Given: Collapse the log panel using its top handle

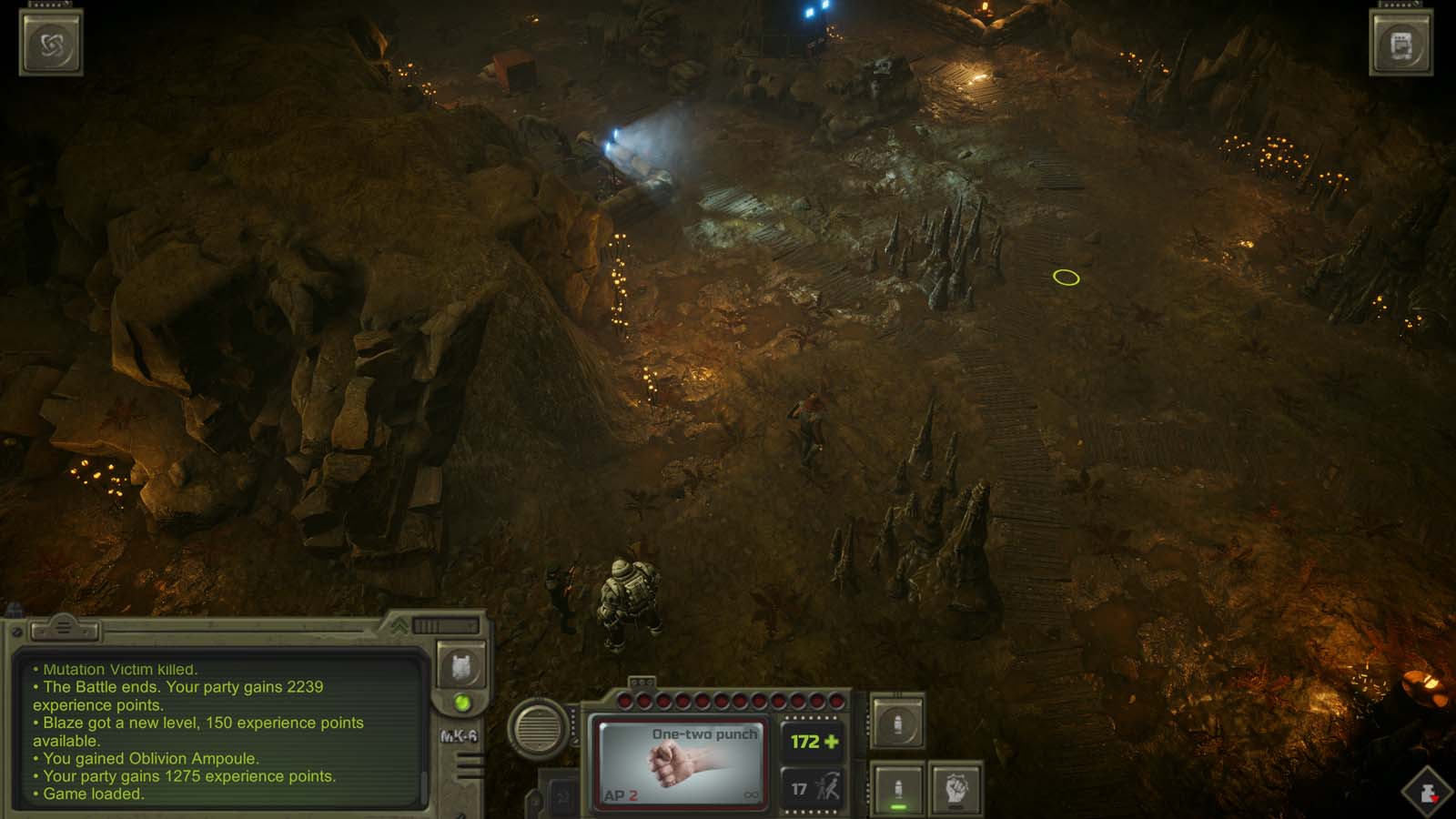Looking at the screenshot, I should [x=64, y=627].
